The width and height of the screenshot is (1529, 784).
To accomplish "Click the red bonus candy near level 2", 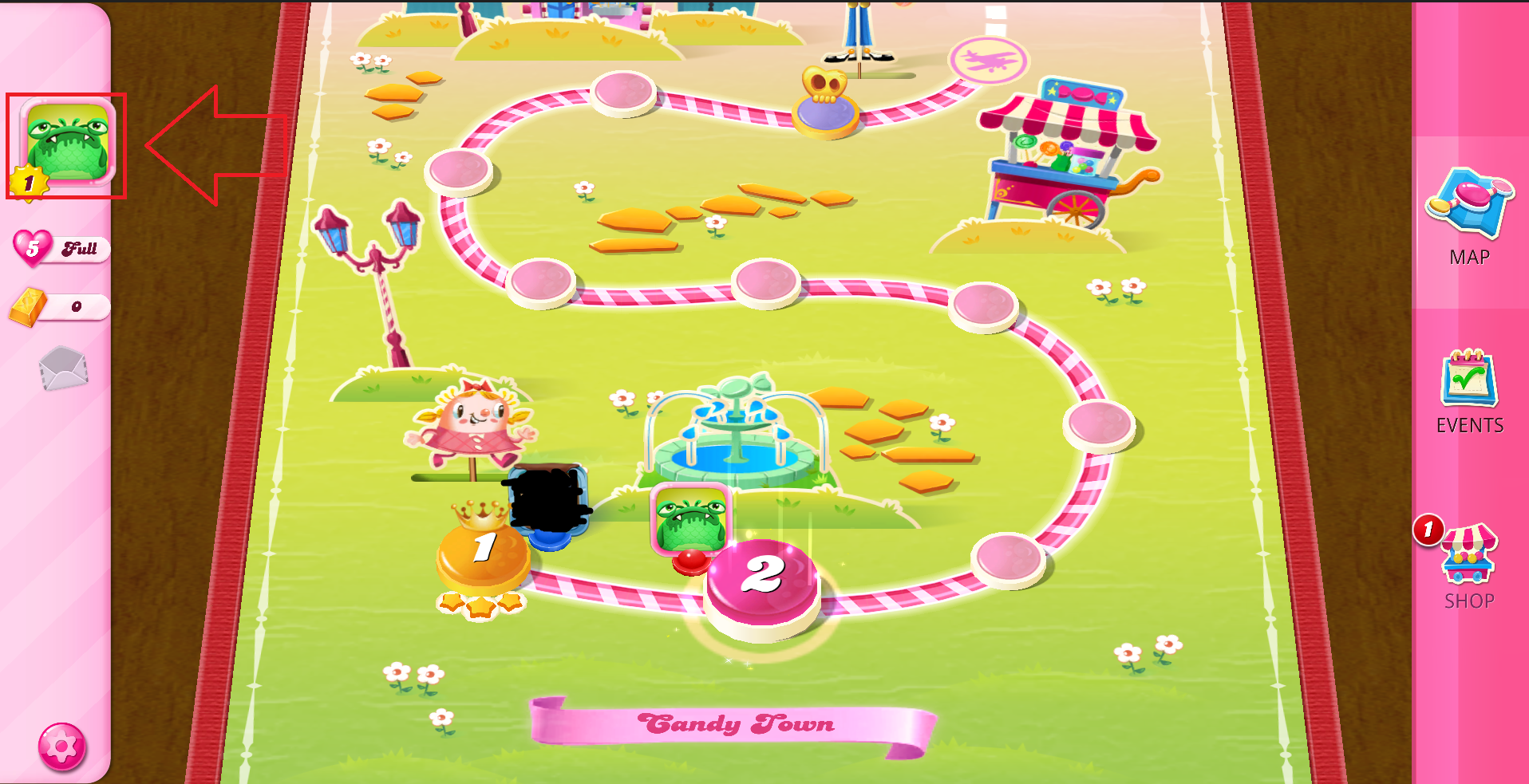I will point(691,560).
